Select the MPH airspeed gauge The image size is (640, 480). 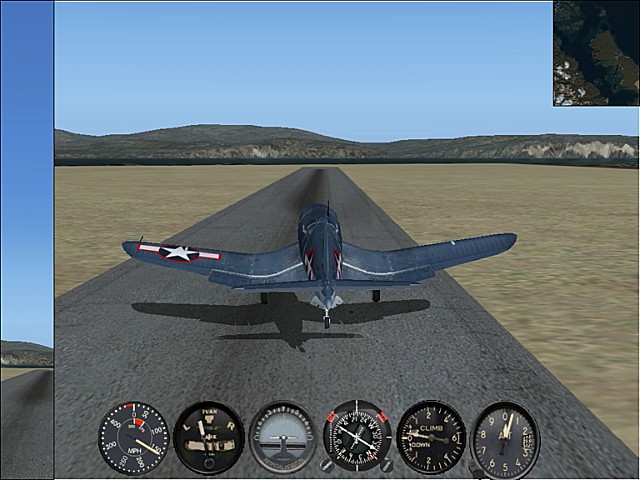coord(134,438)
